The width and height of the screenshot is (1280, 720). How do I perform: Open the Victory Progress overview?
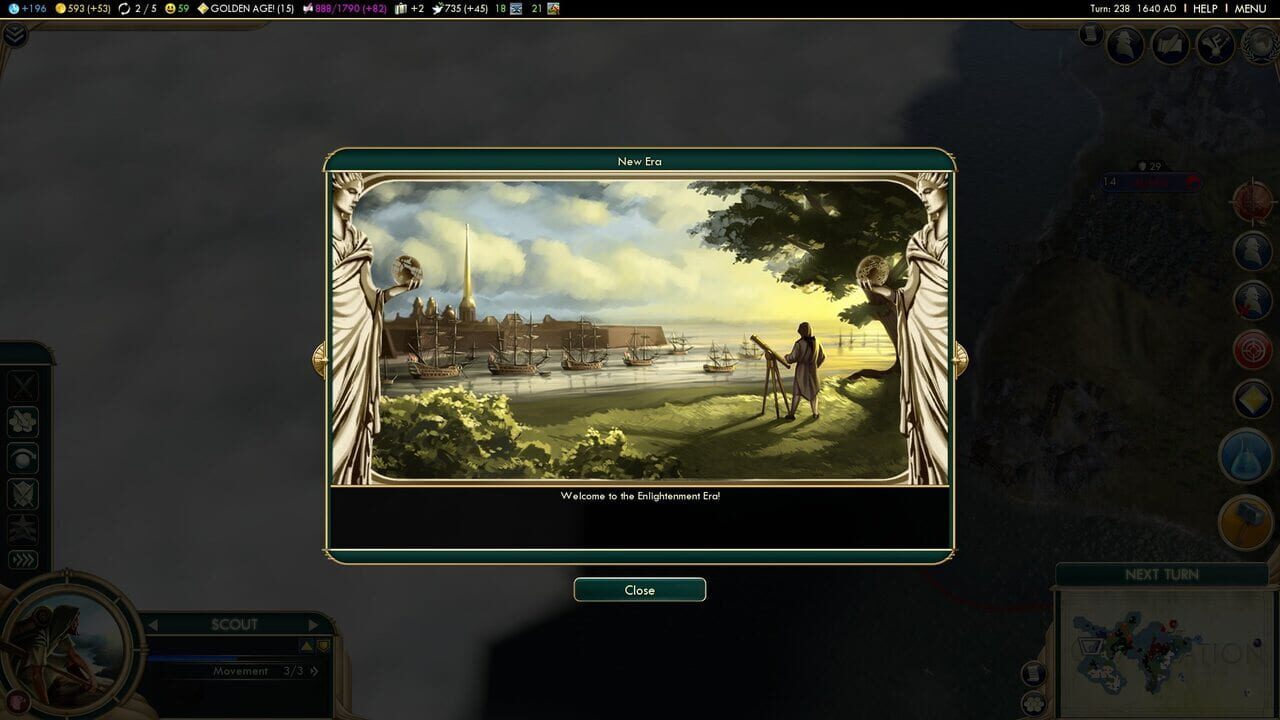[1256, 46]
